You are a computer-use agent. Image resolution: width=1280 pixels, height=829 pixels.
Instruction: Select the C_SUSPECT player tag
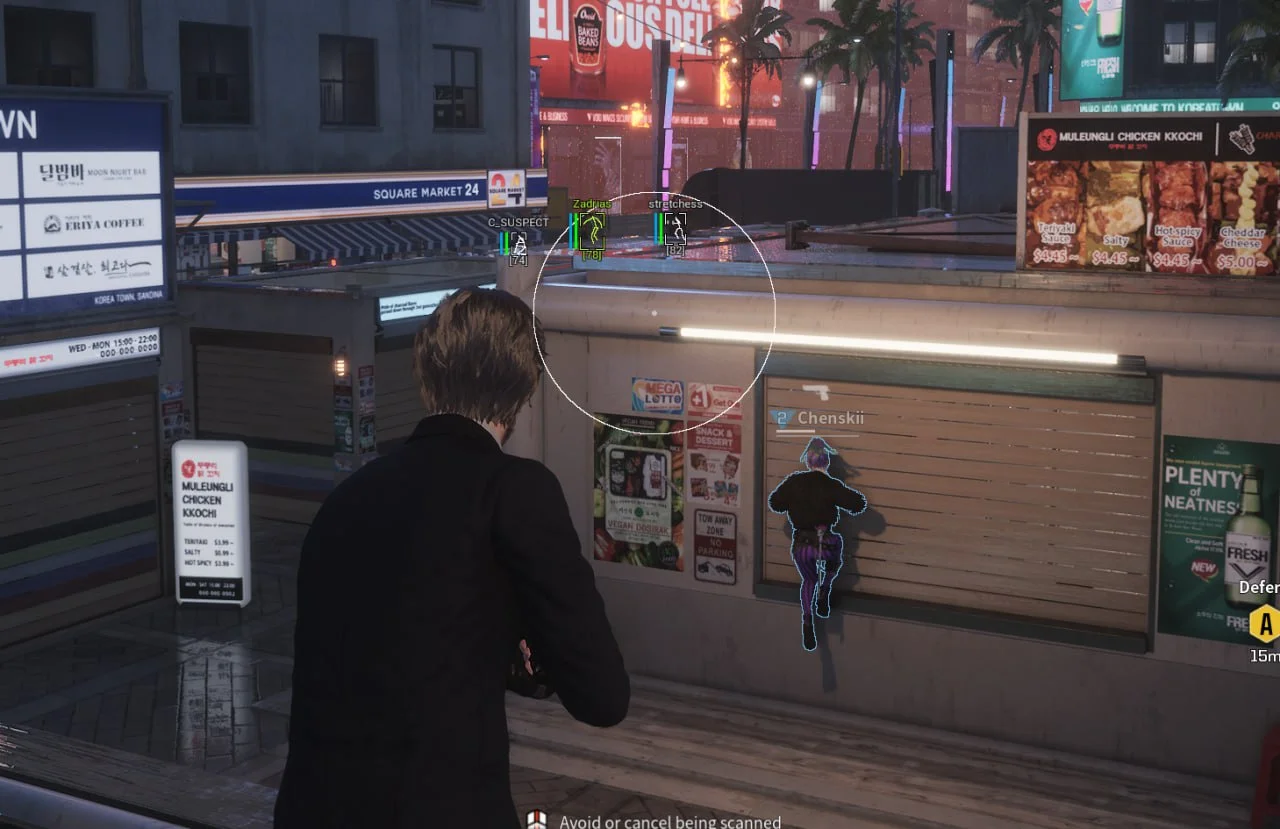pyautogui.click(x=518, y=222)
